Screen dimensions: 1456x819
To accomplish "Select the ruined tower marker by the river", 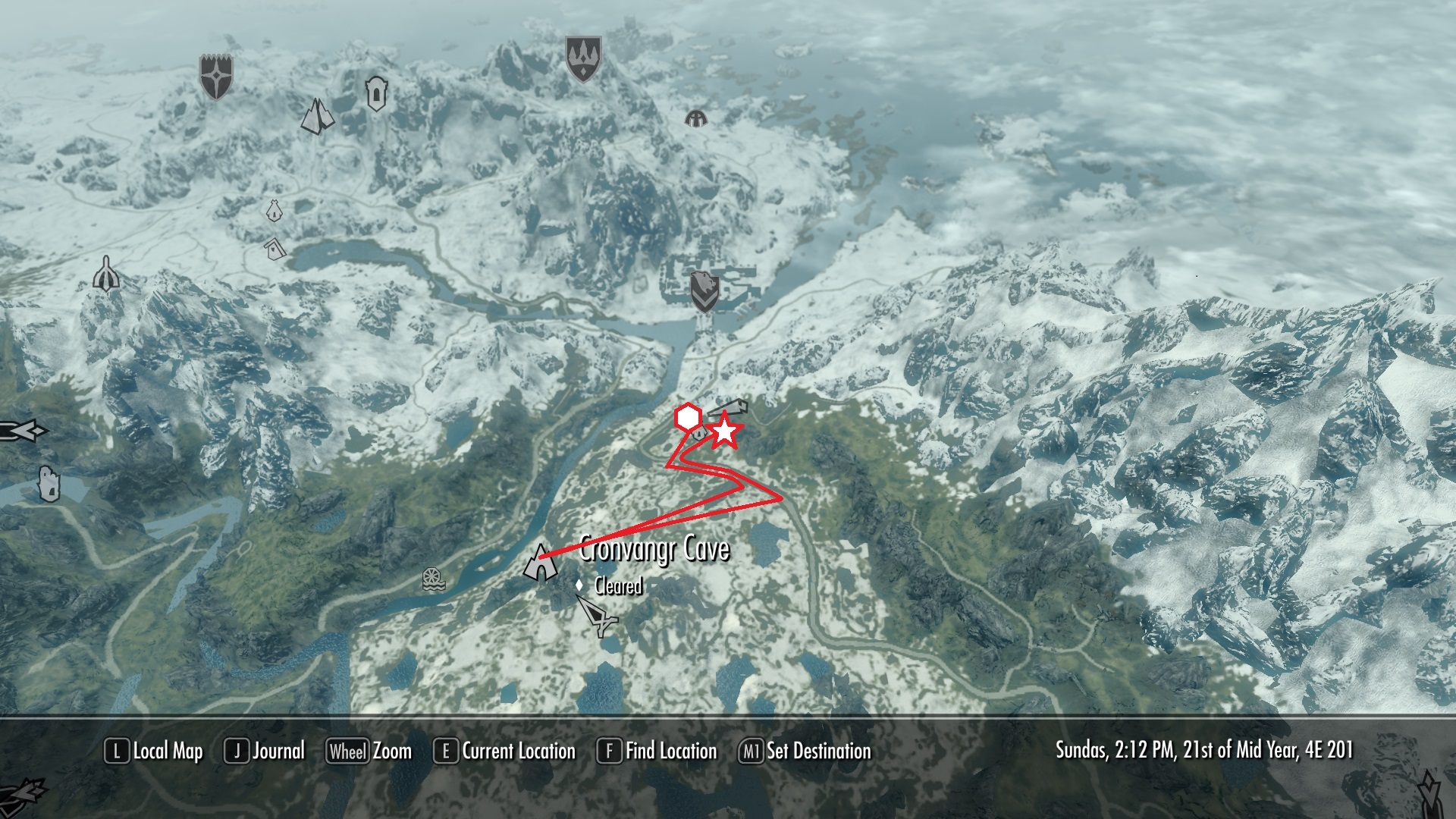I will (48, 484).
